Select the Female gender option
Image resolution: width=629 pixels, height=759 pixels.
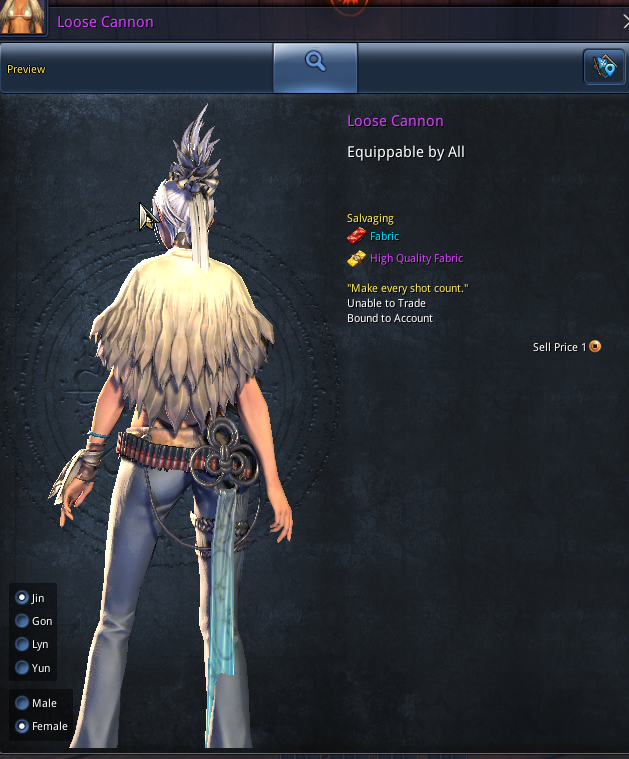click(x=22, y=726)
